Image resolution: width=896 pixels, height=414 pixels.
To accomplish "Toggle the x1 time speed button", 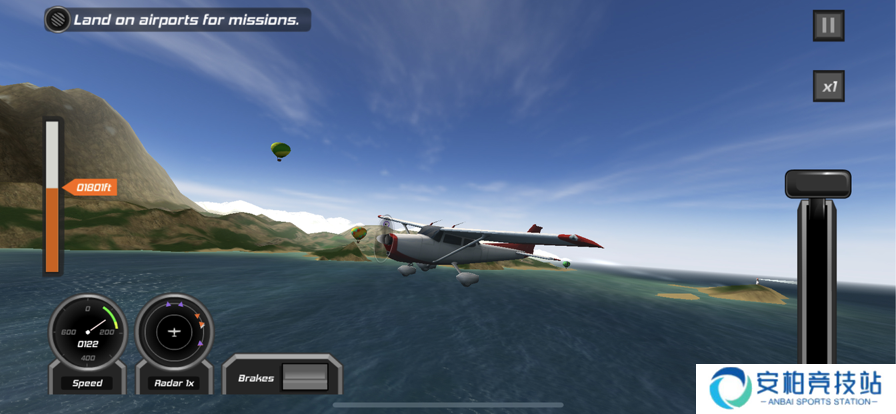I will point(828,86).
